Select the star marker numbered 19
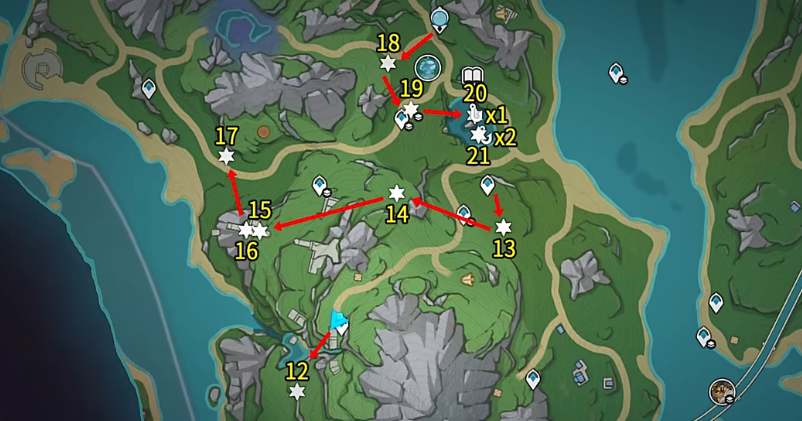The height and width of the screenshot is (421, 802). point(410,108)
